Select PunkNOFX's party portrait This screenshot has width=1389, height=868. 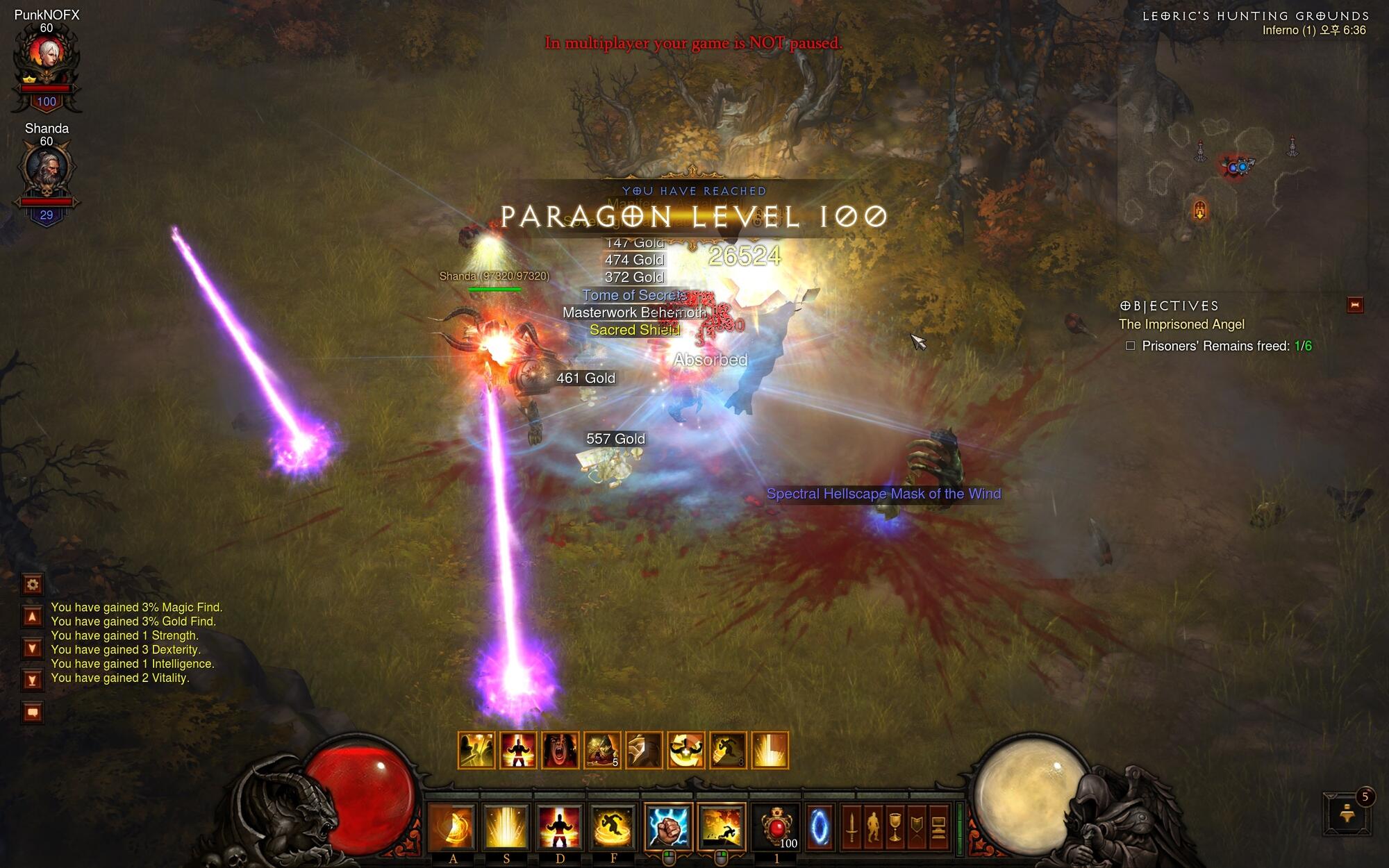pyautogui.click(x=47, y=54)
